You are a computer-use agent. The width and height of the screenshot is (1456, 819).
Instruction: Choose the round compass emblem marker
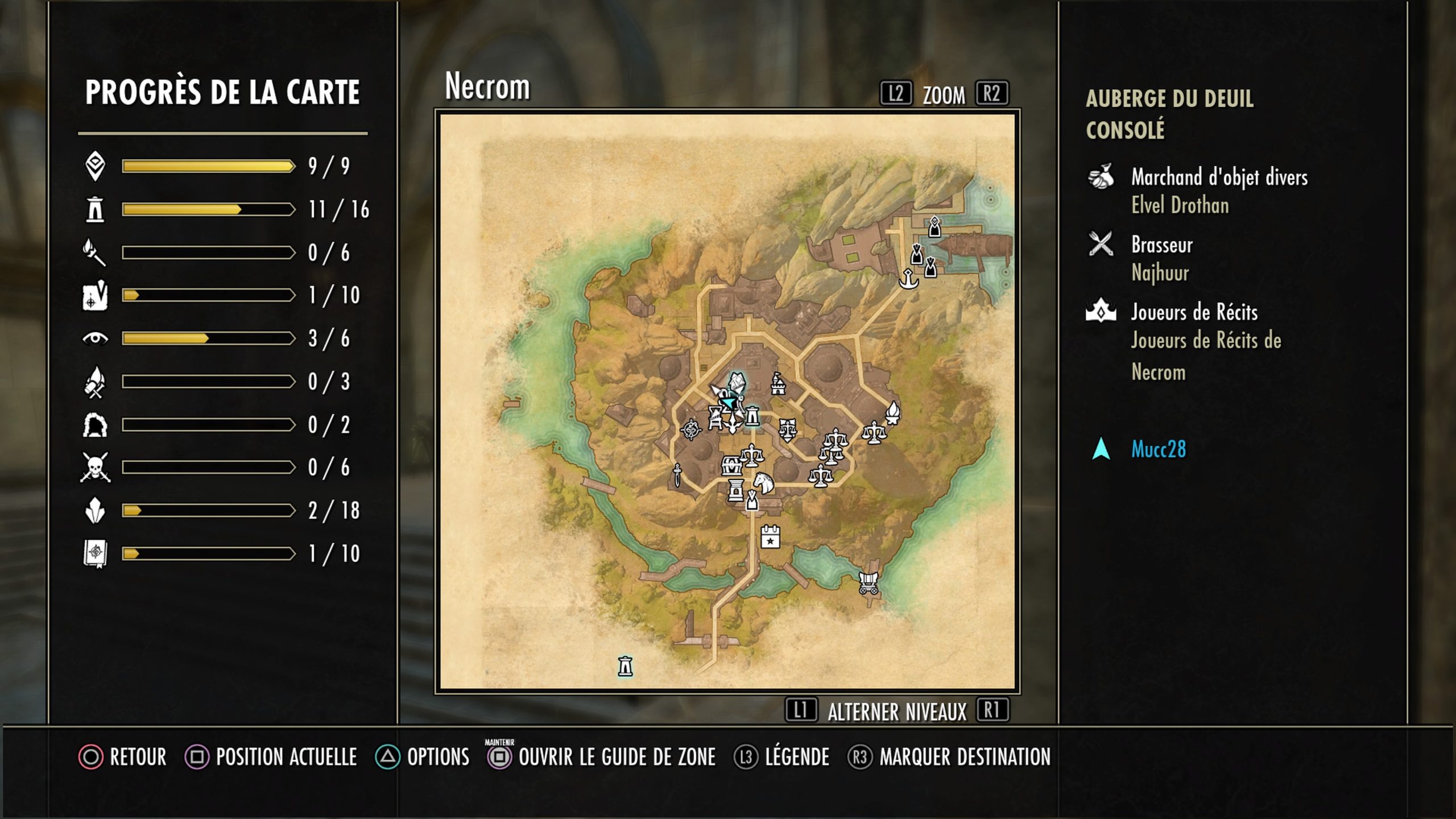(691, 429)
